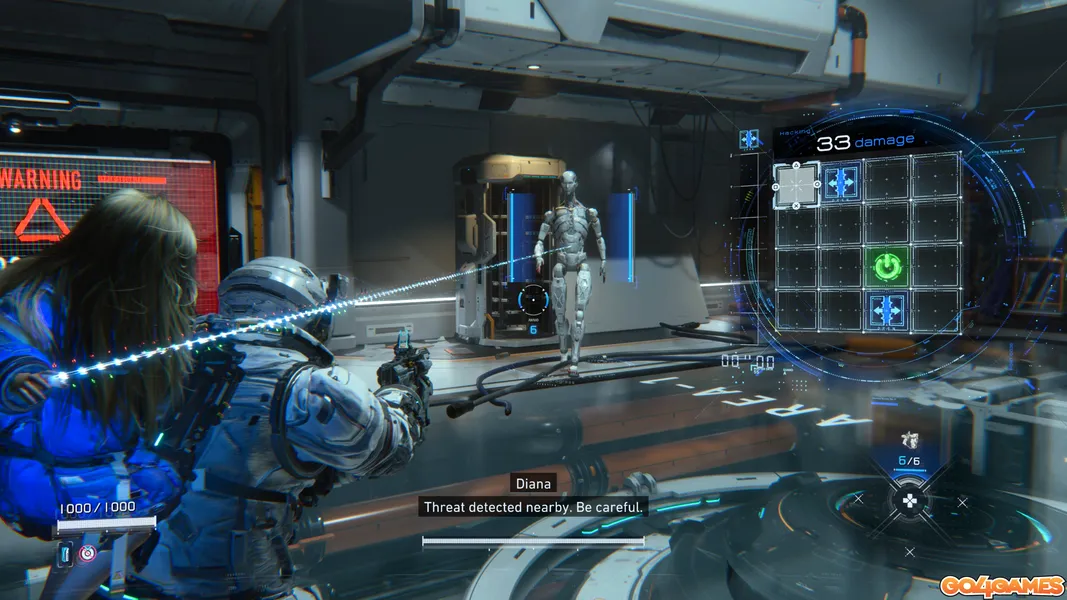The image size is (1067, 600).
Task: Choose the blue arrow node below the green node
Action: click(x=886, y=309)
